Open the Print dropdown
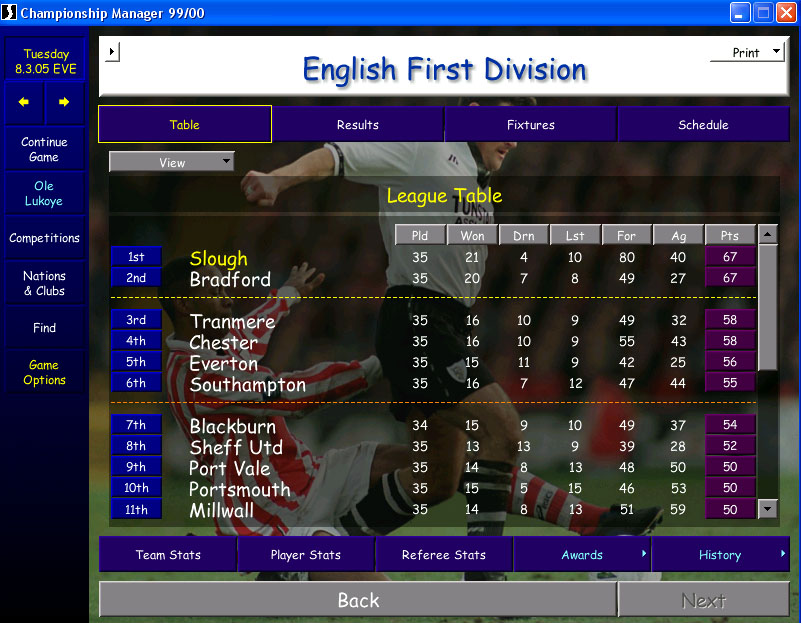This screenshot has width=801, height=623. [747, 53]
